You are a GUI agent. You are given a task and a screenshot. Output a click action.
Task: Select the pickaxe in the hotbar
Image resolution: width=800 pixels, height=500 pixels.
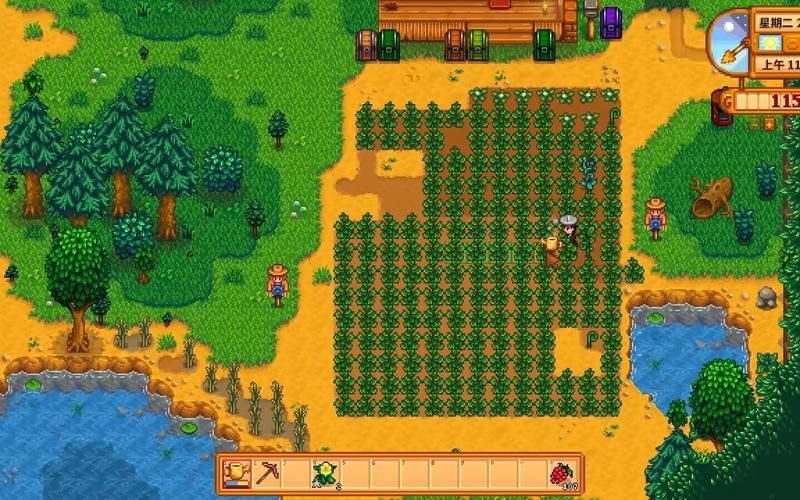click(x=268, y=473)
